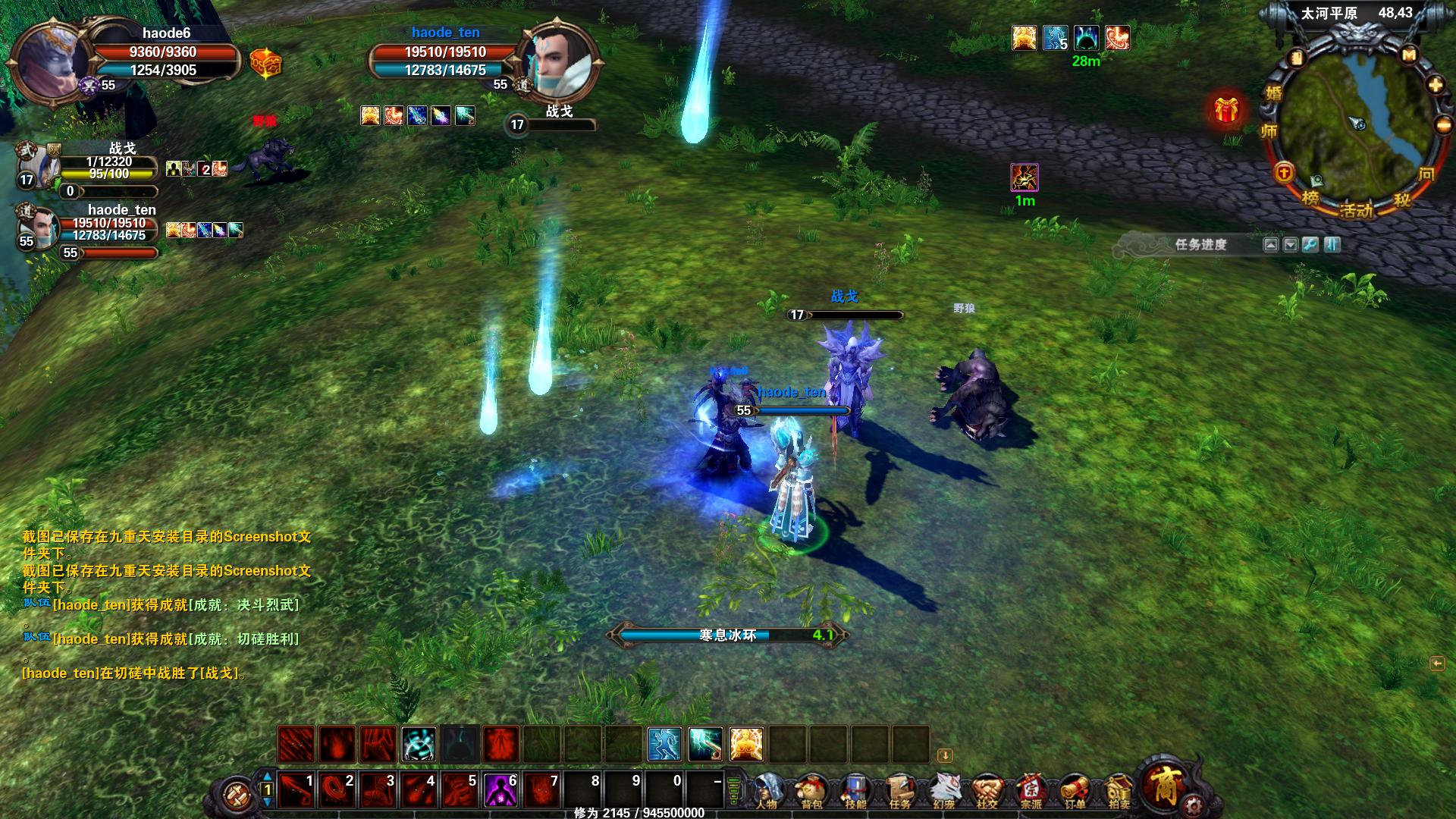Open the 幻宠 pet panel
Viewport: 1456px width, 819px height.
point(943,792)
